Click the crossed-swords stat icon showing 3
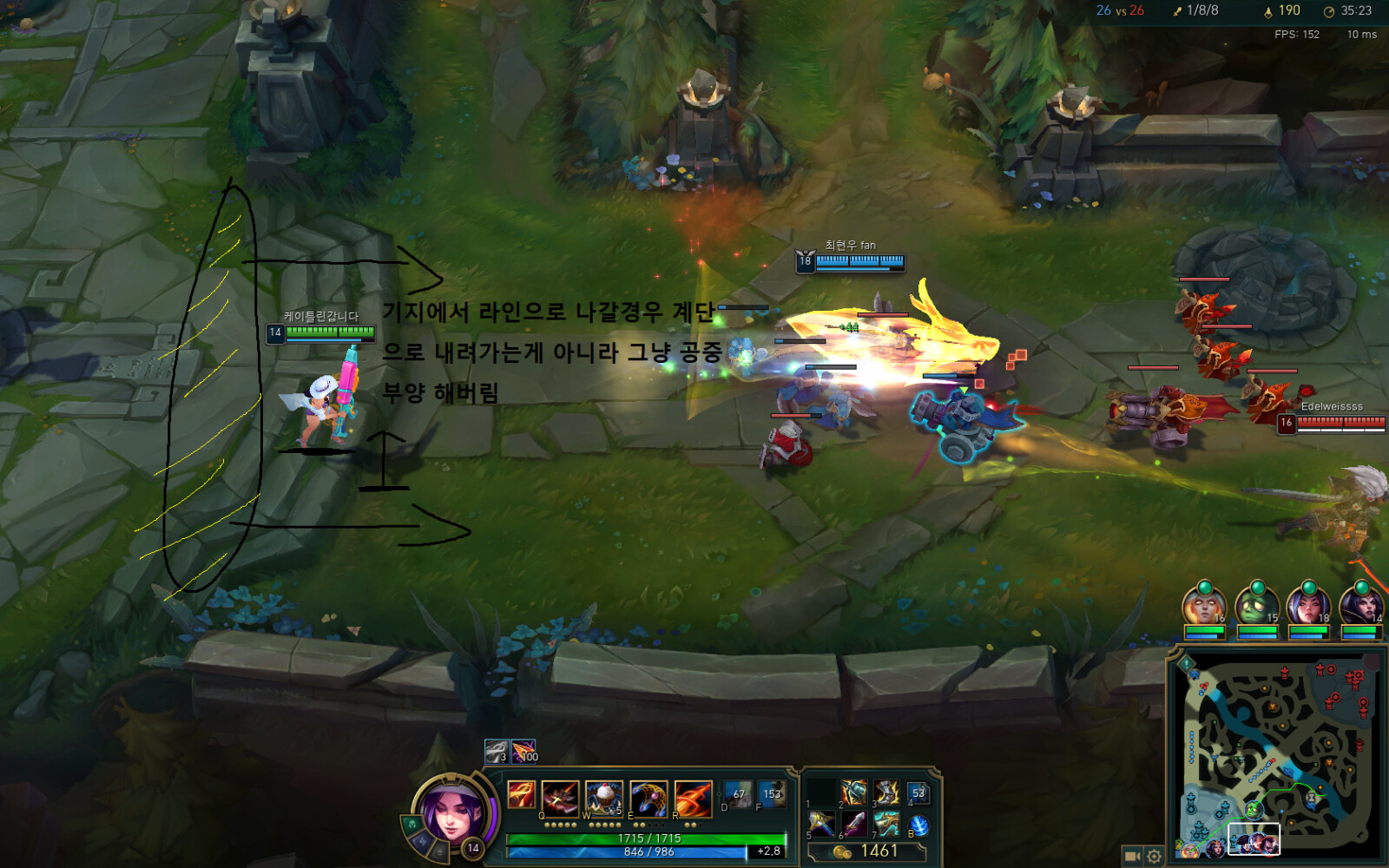This screenshot has height=868, width=1389. (x=495, y=752)
